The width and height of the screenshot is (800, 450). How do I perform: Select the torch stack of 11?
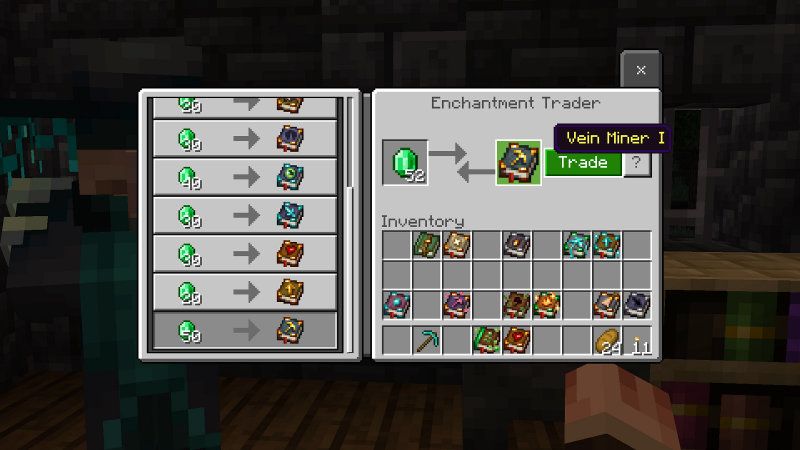pos(637,340)
